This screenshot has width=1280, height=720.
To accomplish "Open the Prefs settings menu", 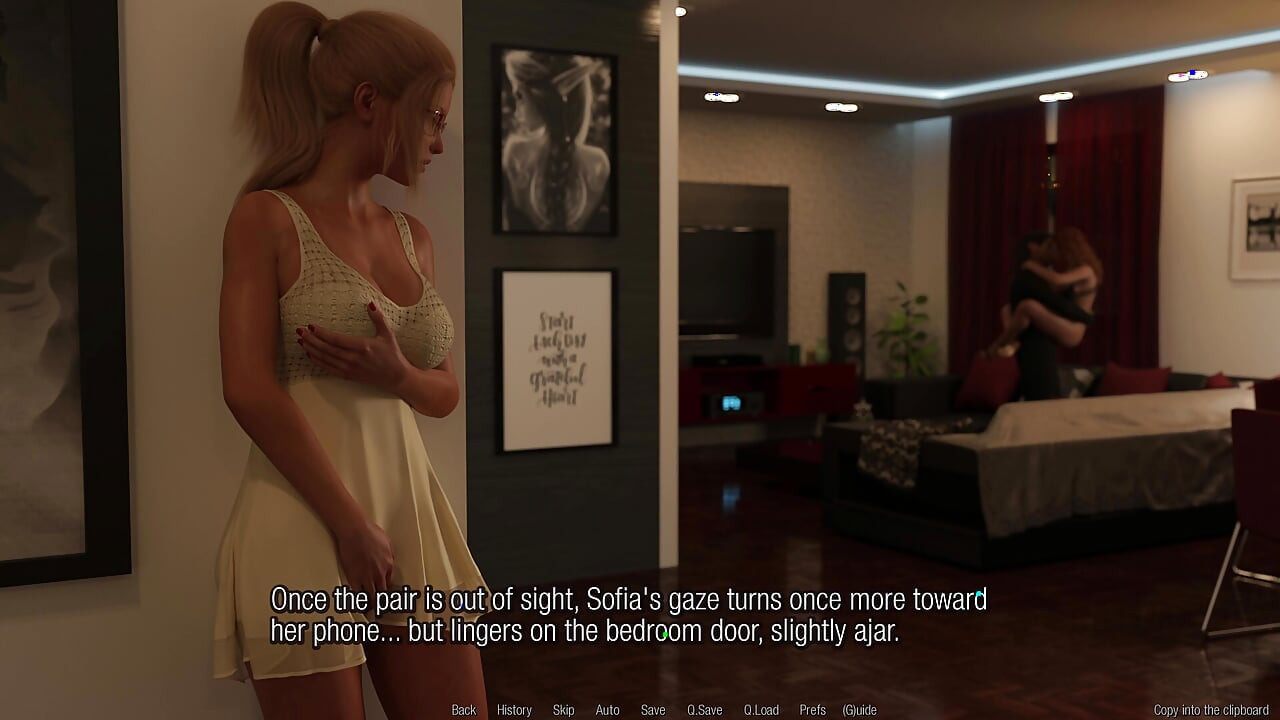I will click(812, 710).
